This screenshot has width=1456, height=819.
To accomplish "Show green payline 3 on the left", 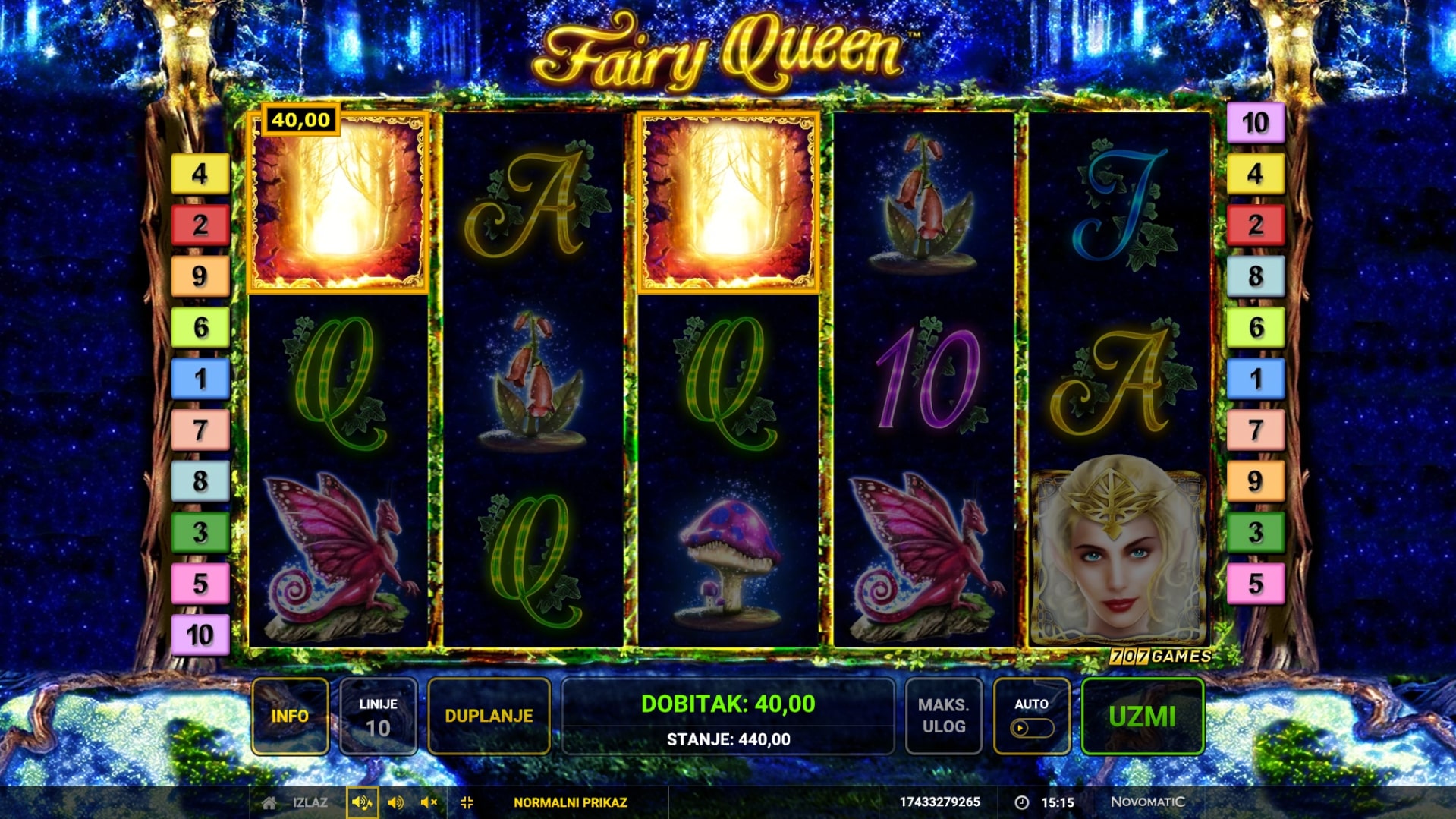I will tap(200, 532).
